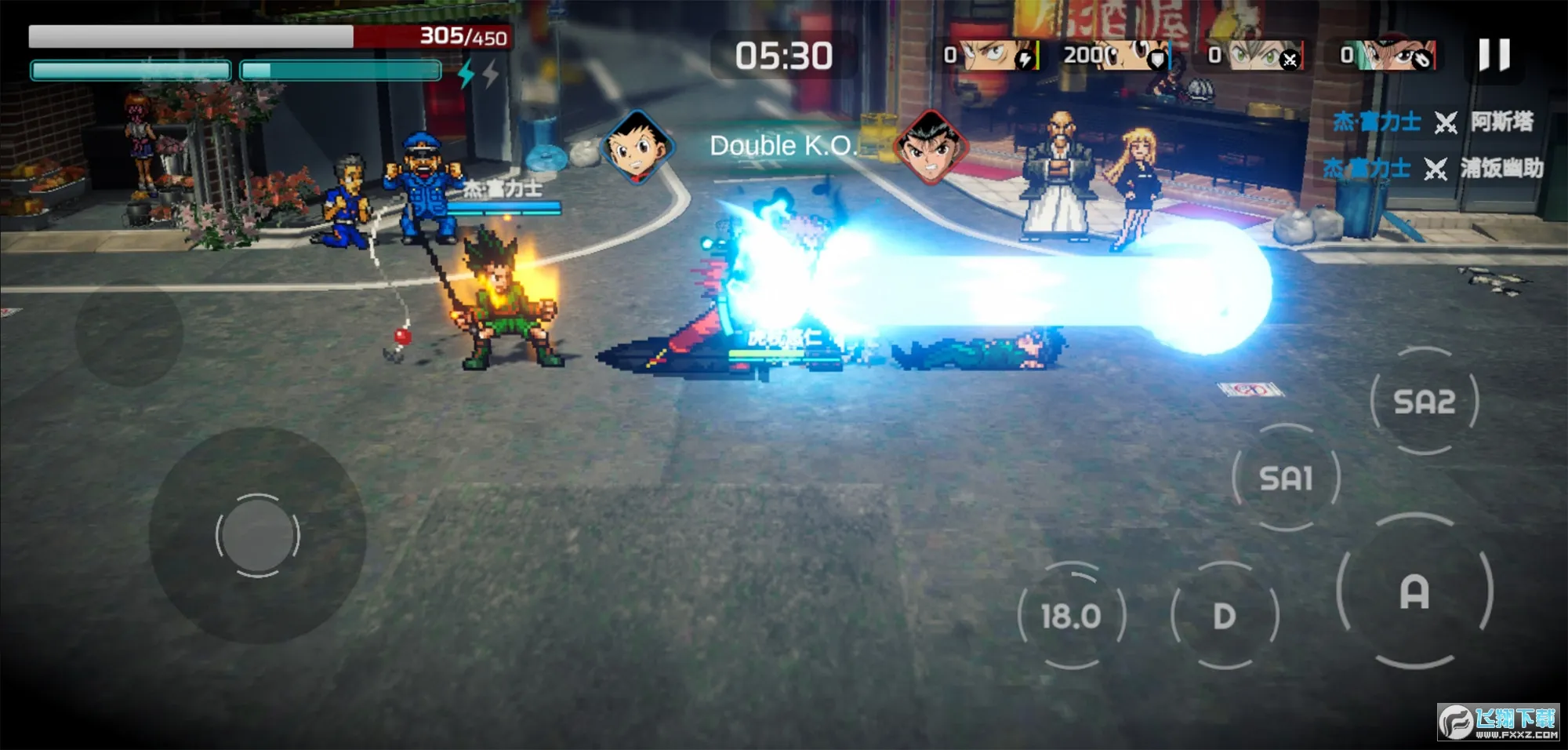Activate the SA1 special attack
Image resolution: width=1568 pixels, height=750 pixels.
[1286, 478]
